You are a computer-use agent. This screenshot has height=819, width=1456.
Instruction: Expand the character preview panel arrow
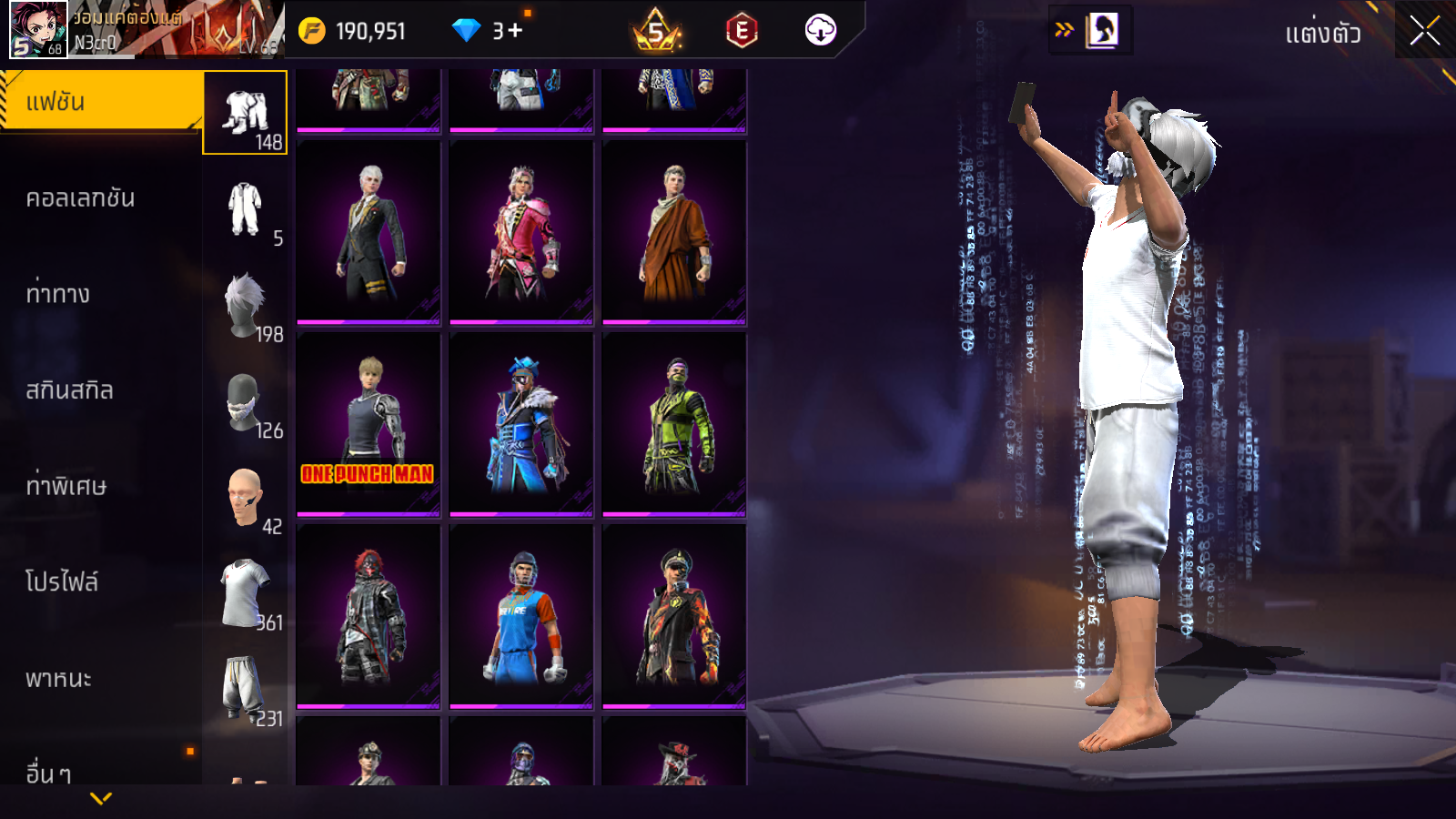point(1064,30)
